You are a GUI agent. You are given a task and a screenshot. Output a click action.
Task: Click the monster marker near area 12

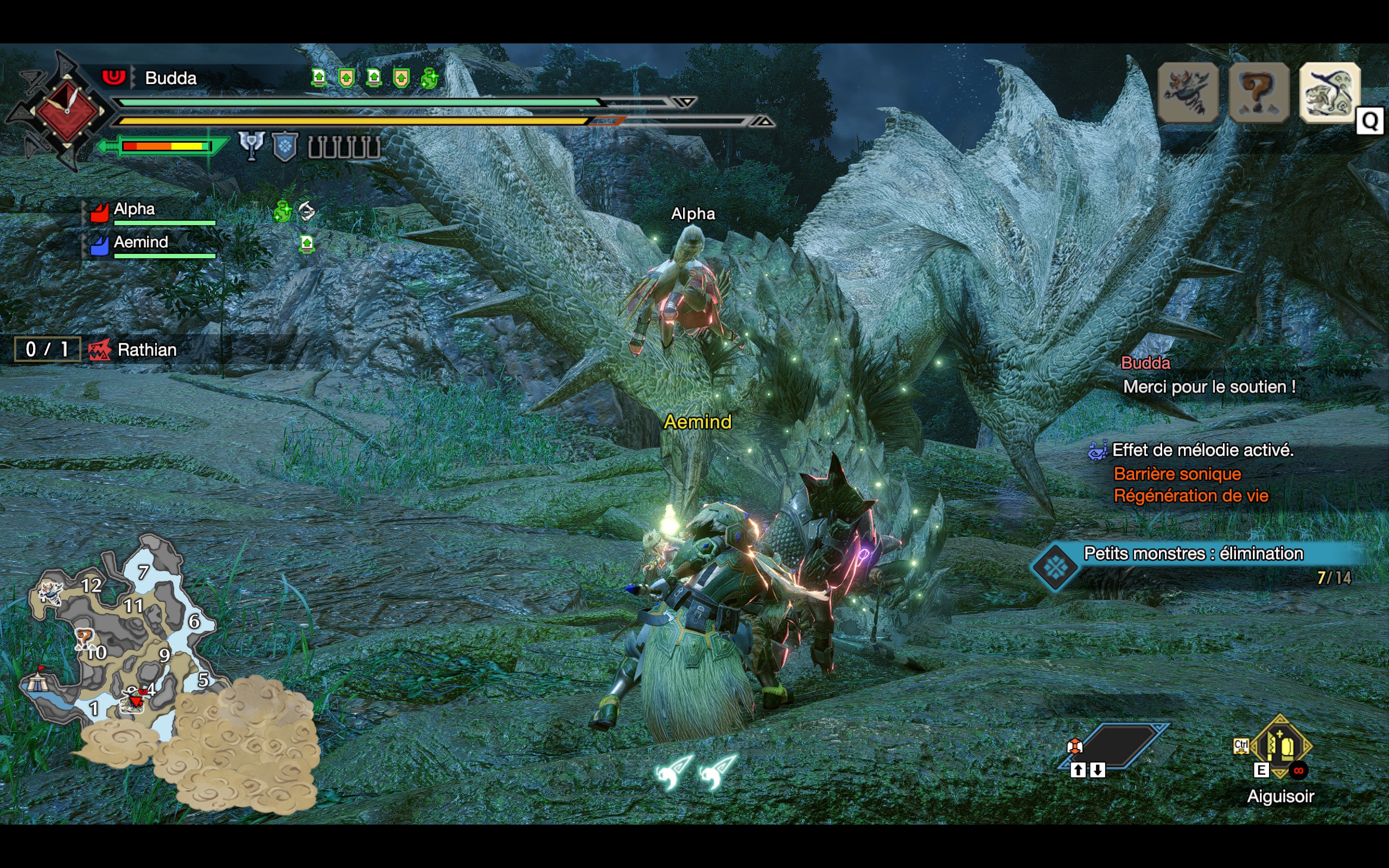point(50,592)
